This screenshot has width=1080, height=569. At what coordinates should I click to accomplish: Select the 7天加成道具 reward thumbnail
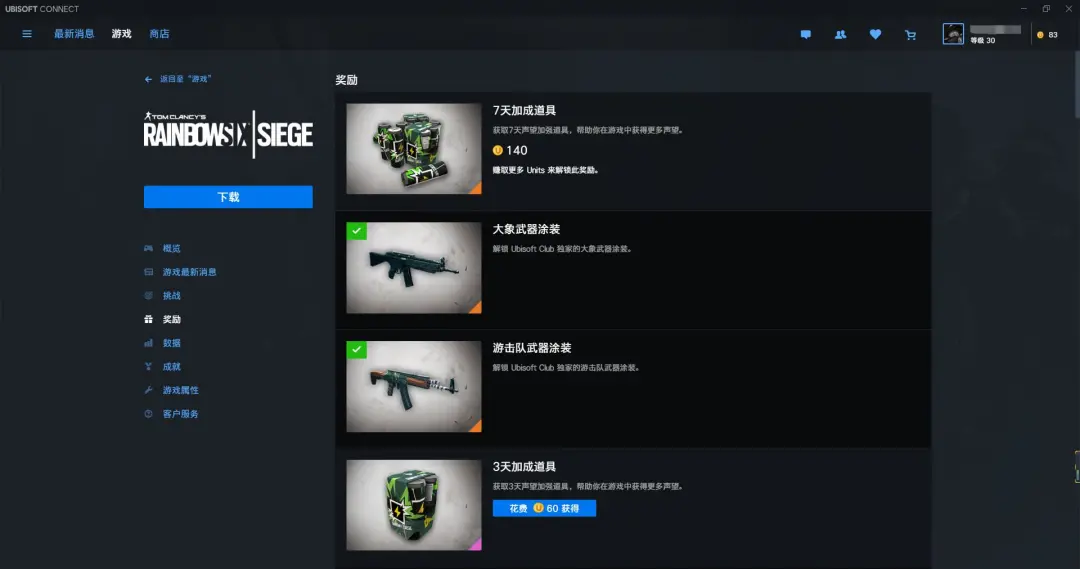pyautogui.click(x=414, y=148)
